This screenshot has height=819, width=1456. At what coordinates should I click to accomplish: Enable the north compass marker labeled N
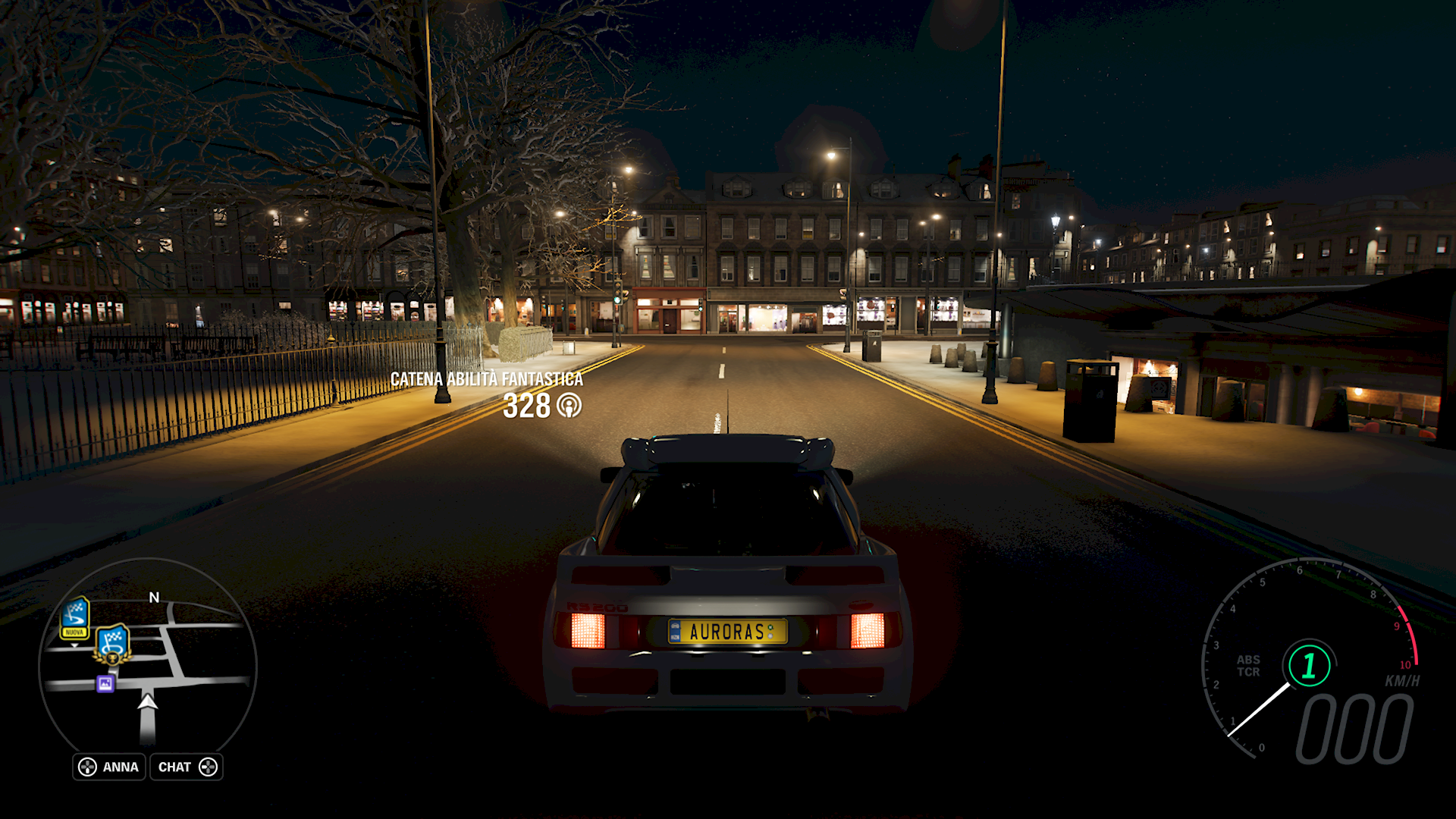click(x=153, y=598)
